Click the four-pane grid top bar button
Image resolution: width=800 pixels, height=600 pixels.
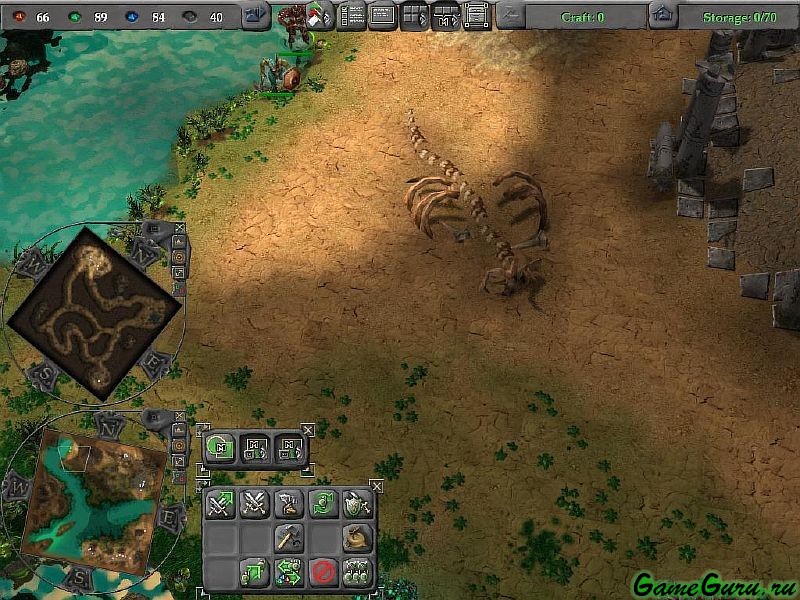413,15
